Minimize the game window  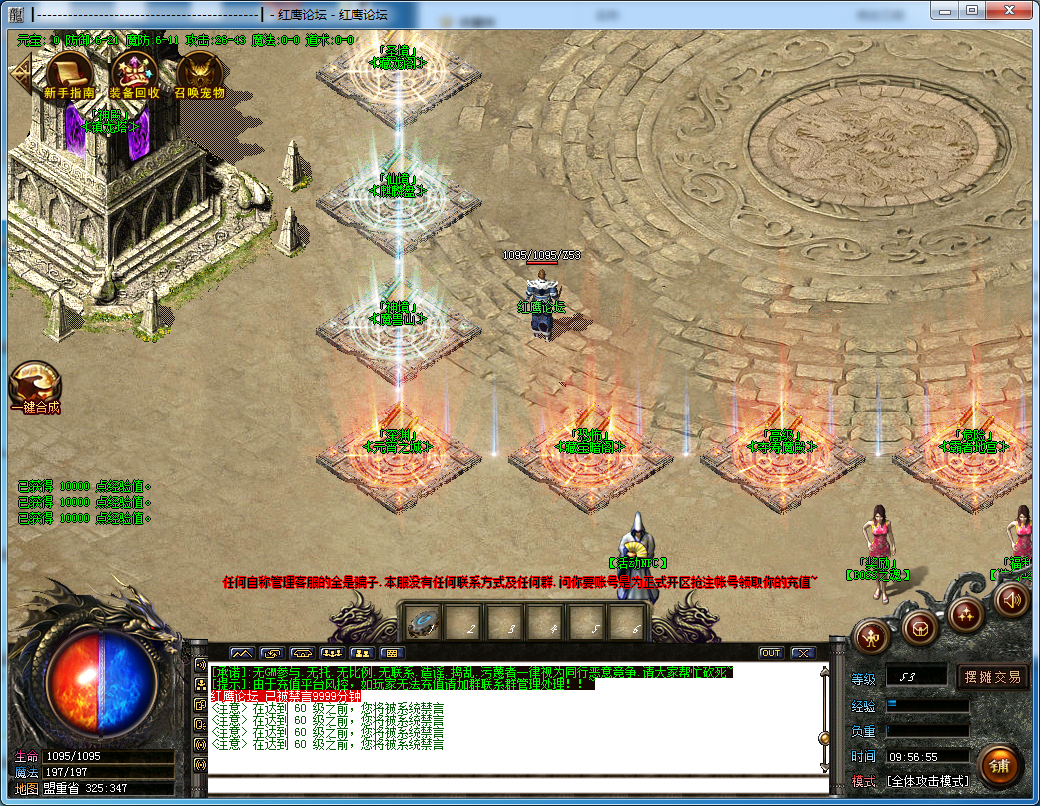coord(946,10)
